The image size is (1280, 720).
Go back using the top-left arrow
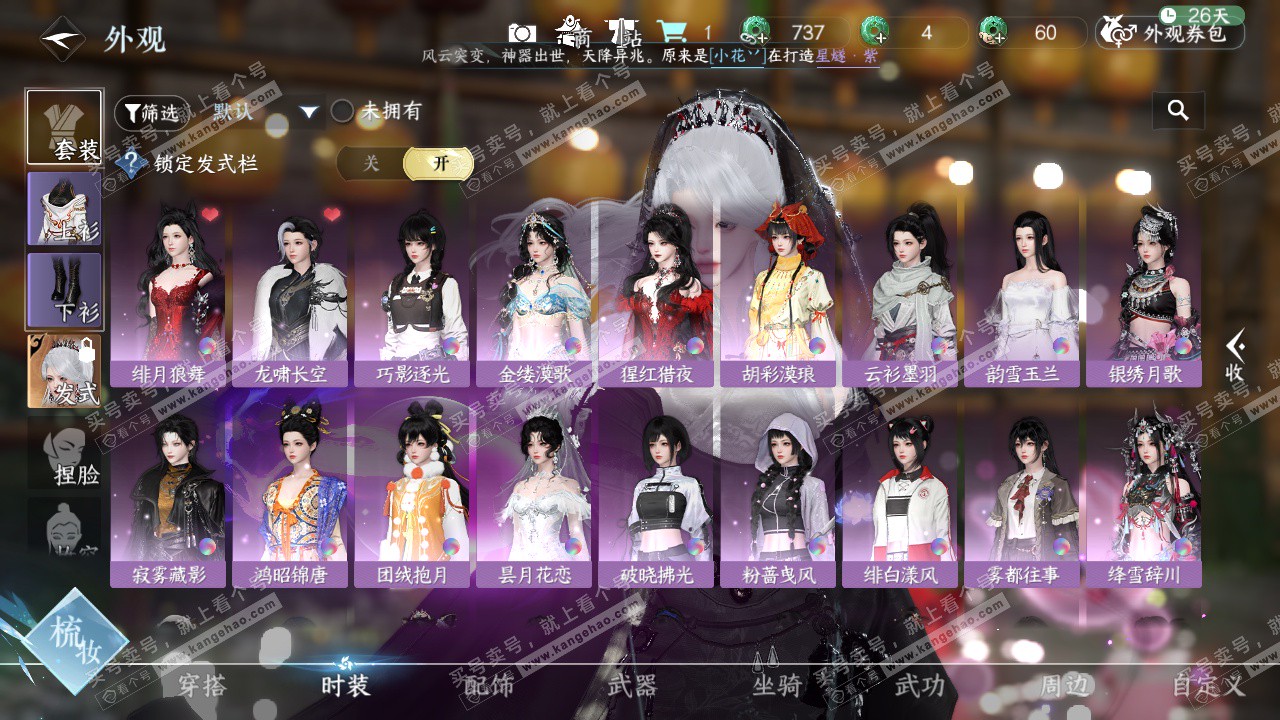tap(62, 39)
